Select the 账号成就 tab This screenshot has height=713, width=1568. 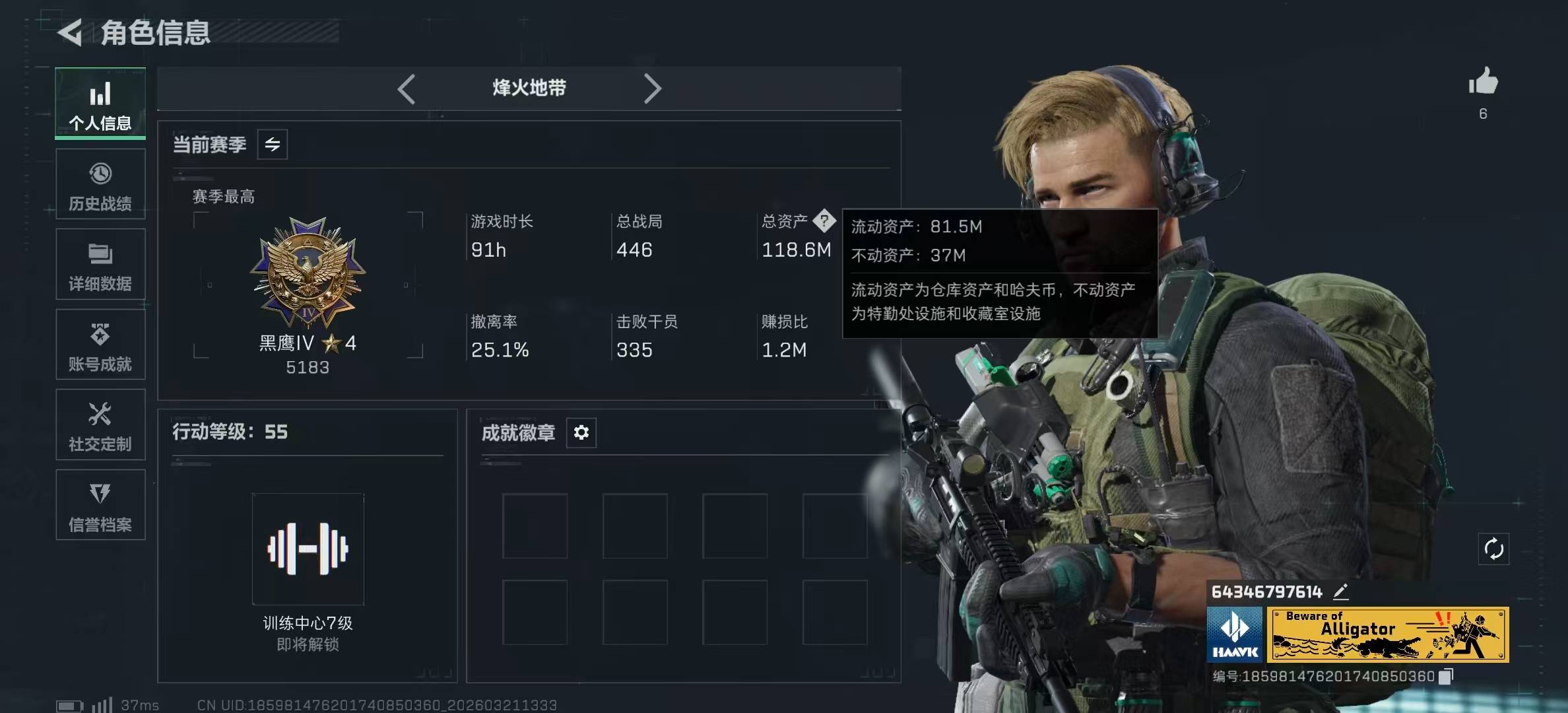click(x=100, y=345)
